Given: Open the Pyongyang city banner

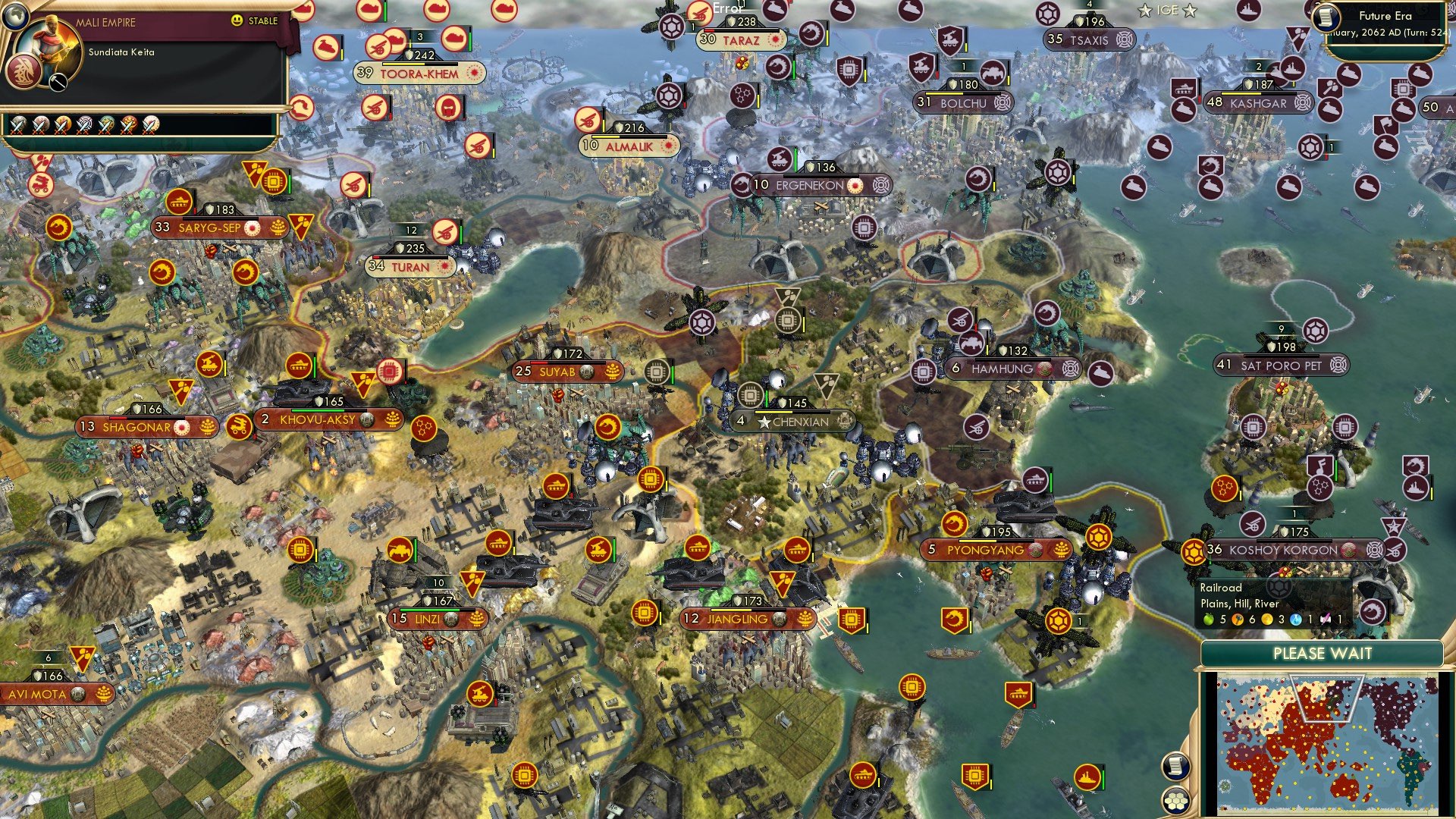Looking at the screenshot, I should tap(986, 550).
